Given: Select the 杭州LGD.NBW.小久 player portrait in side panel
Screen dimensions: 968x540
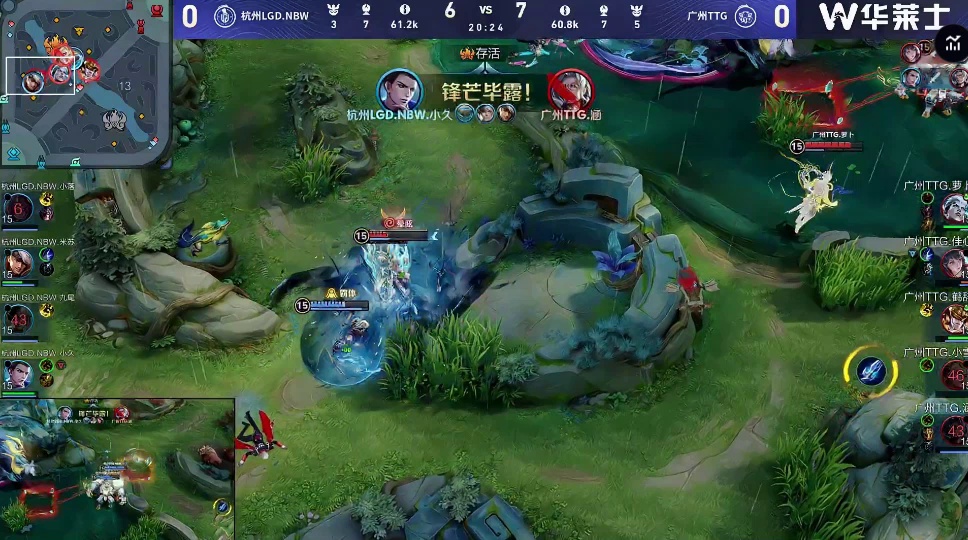Looking at the screenshot, I should (18, 374).
